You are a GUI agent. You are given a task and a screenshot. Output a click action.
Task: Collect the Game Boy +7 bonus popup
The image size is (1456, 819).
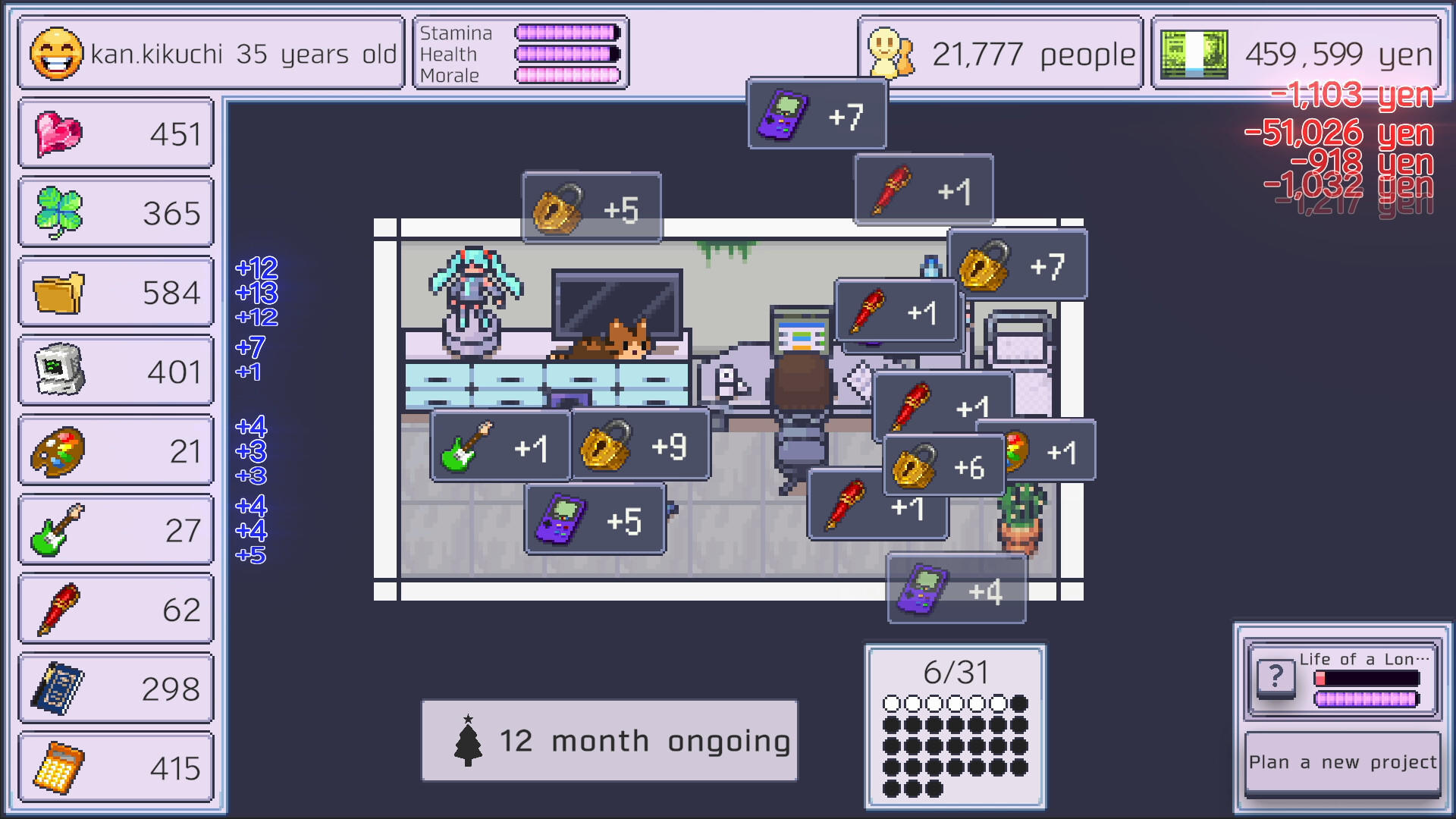click(x=816, y=114)
